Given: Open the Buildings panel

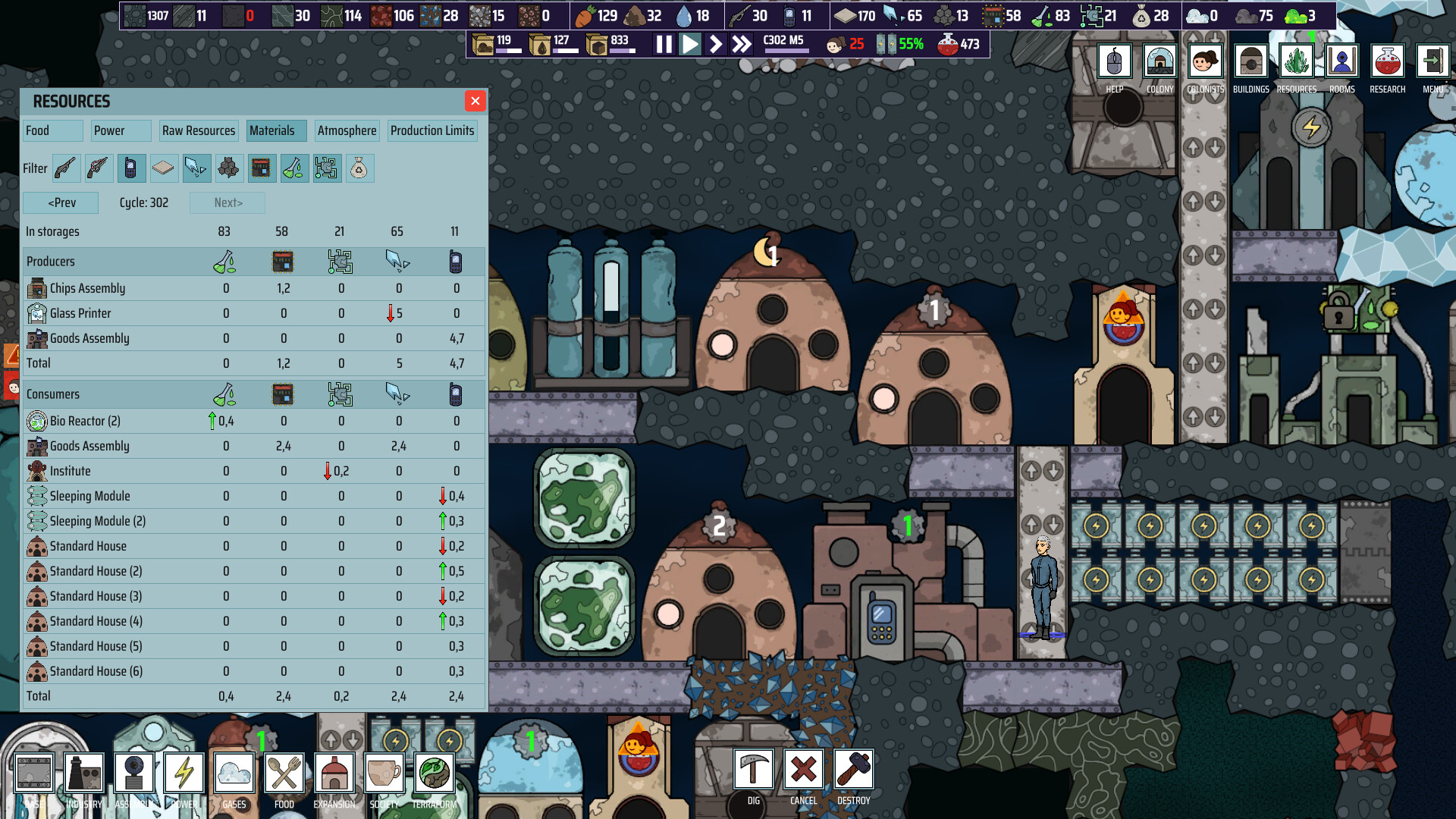Looking at the screenshot, I should click(1250, 62).
